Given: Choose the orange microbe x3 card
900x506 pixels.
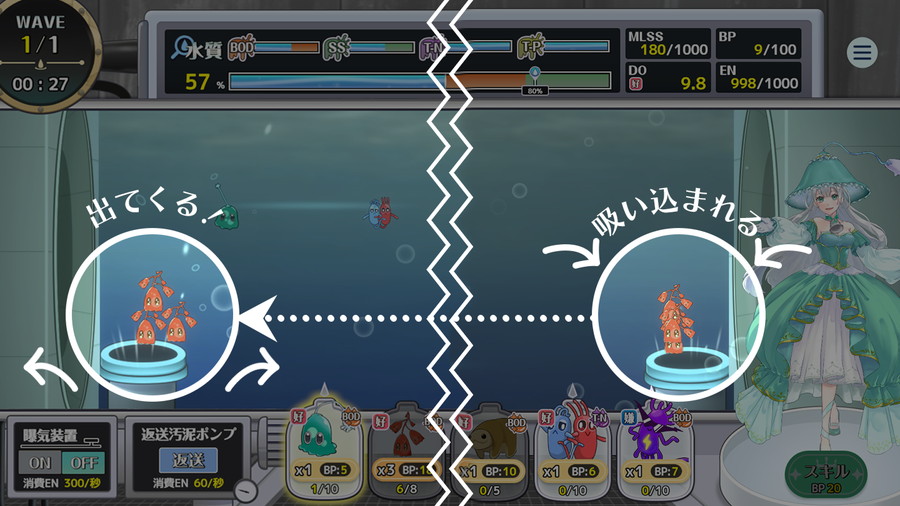Looking at the screenshot, I should 407,446.
